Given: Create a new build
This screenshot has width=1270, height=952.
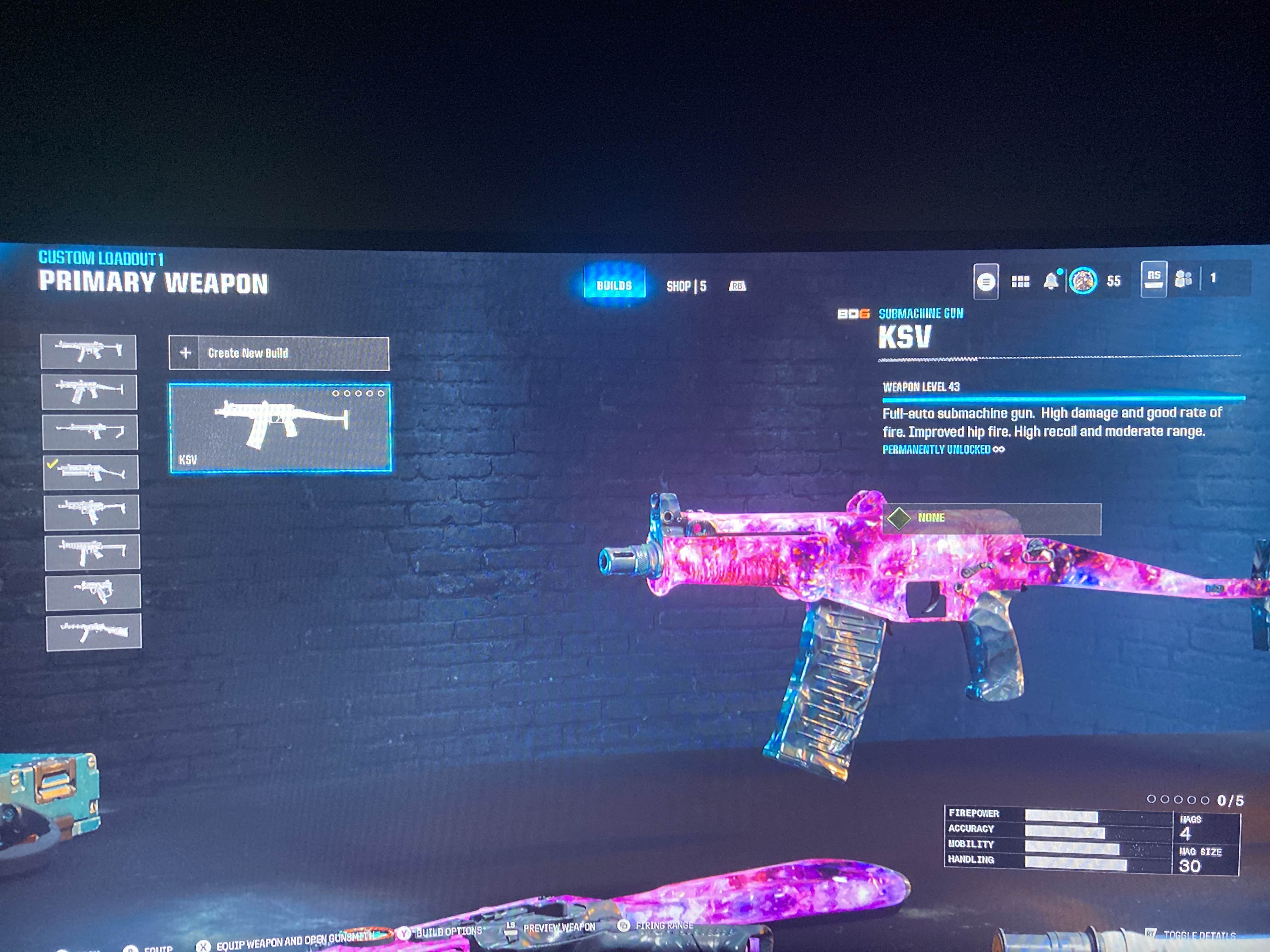Looking at the screenshot, I should (278, 353).
